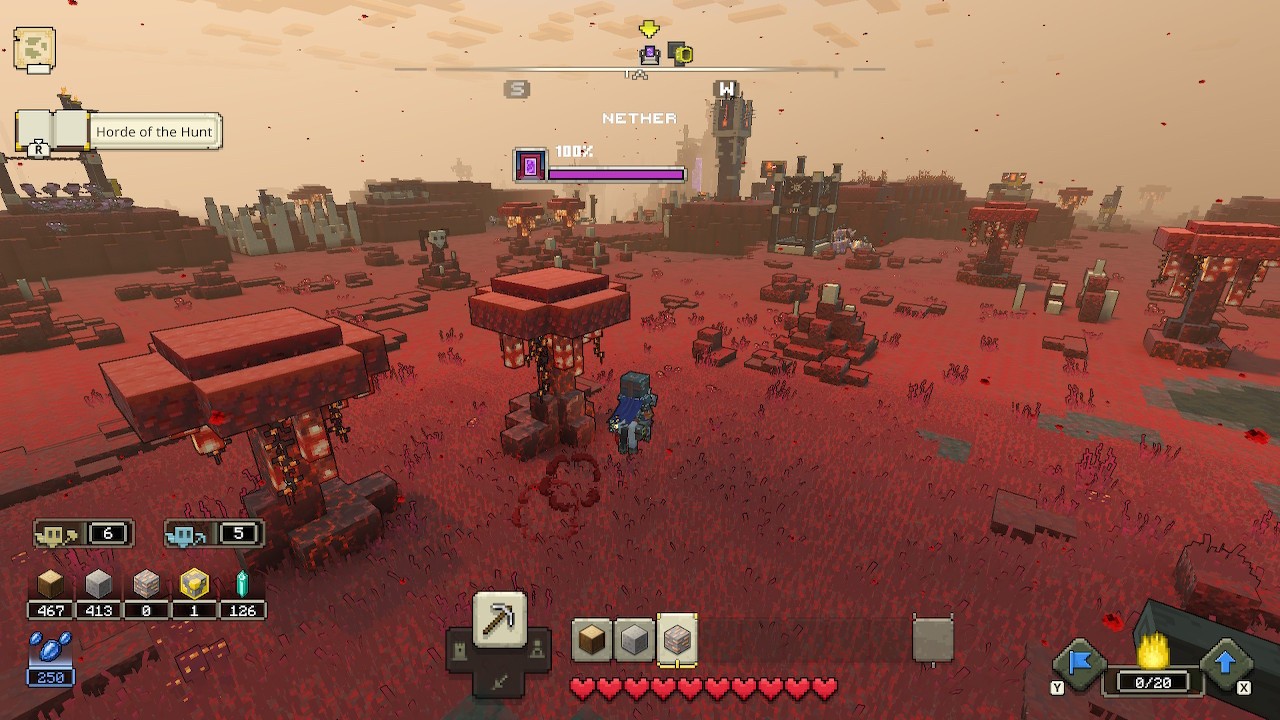This screenshot has width=1280, height=720.
Task: Select the highlighted brick block hotbar slot
Action: [x=678, y=640]
